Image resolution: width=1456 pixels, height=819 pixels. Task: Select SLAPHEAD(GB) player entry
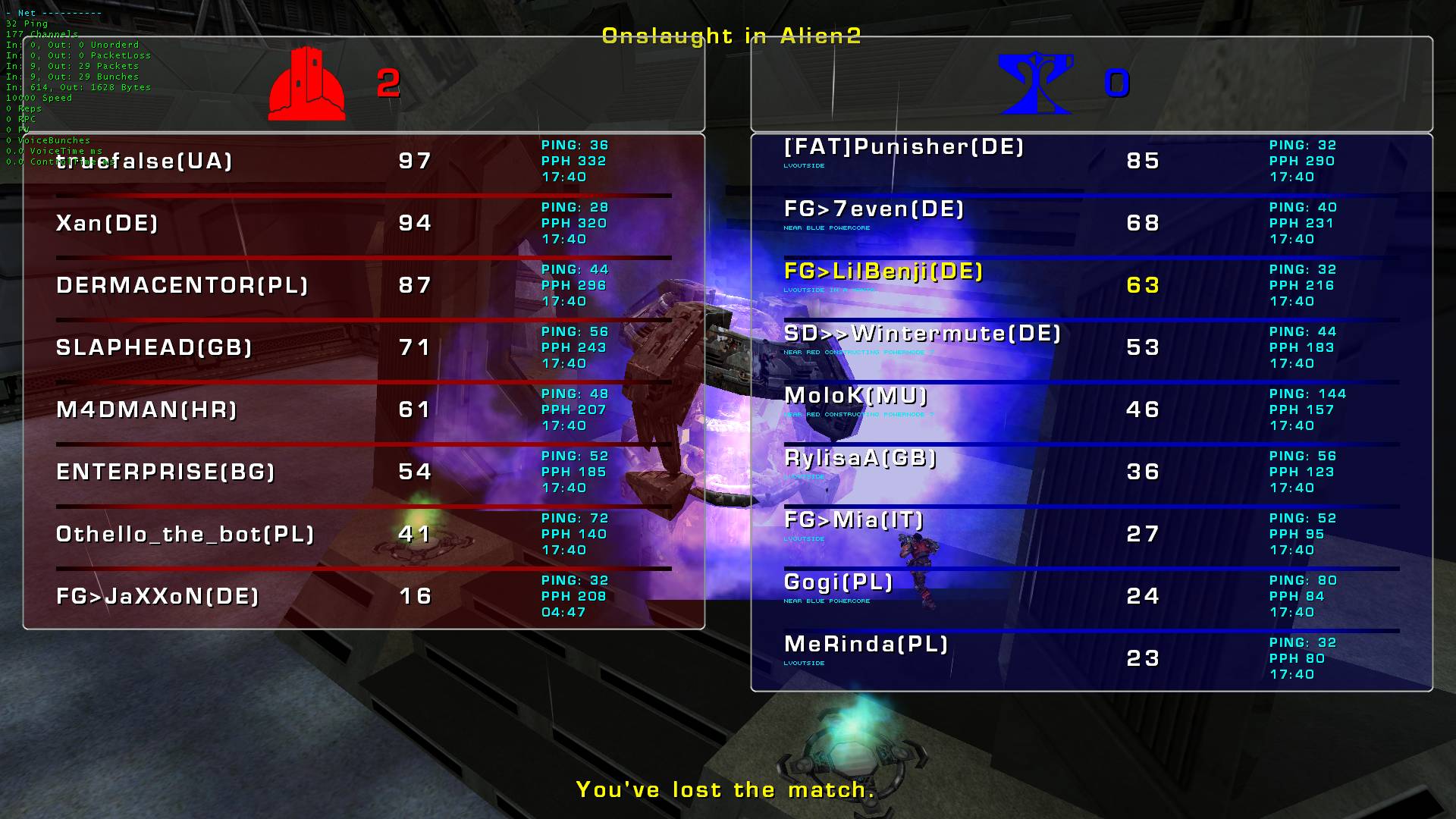(x=154, y=347)
